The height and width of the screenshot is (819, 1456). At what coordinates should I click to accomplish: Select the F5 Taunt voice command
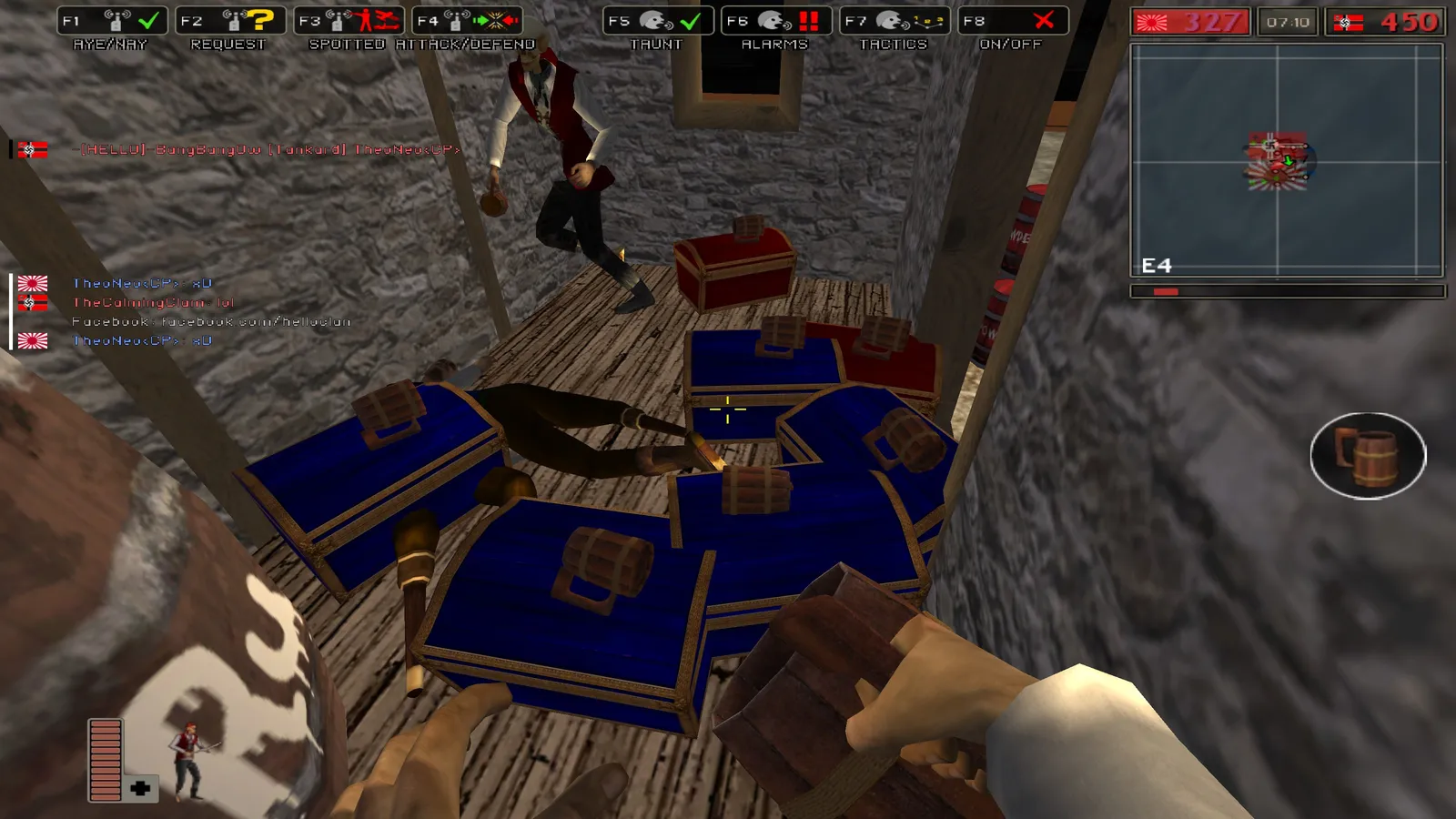[658, 21]
